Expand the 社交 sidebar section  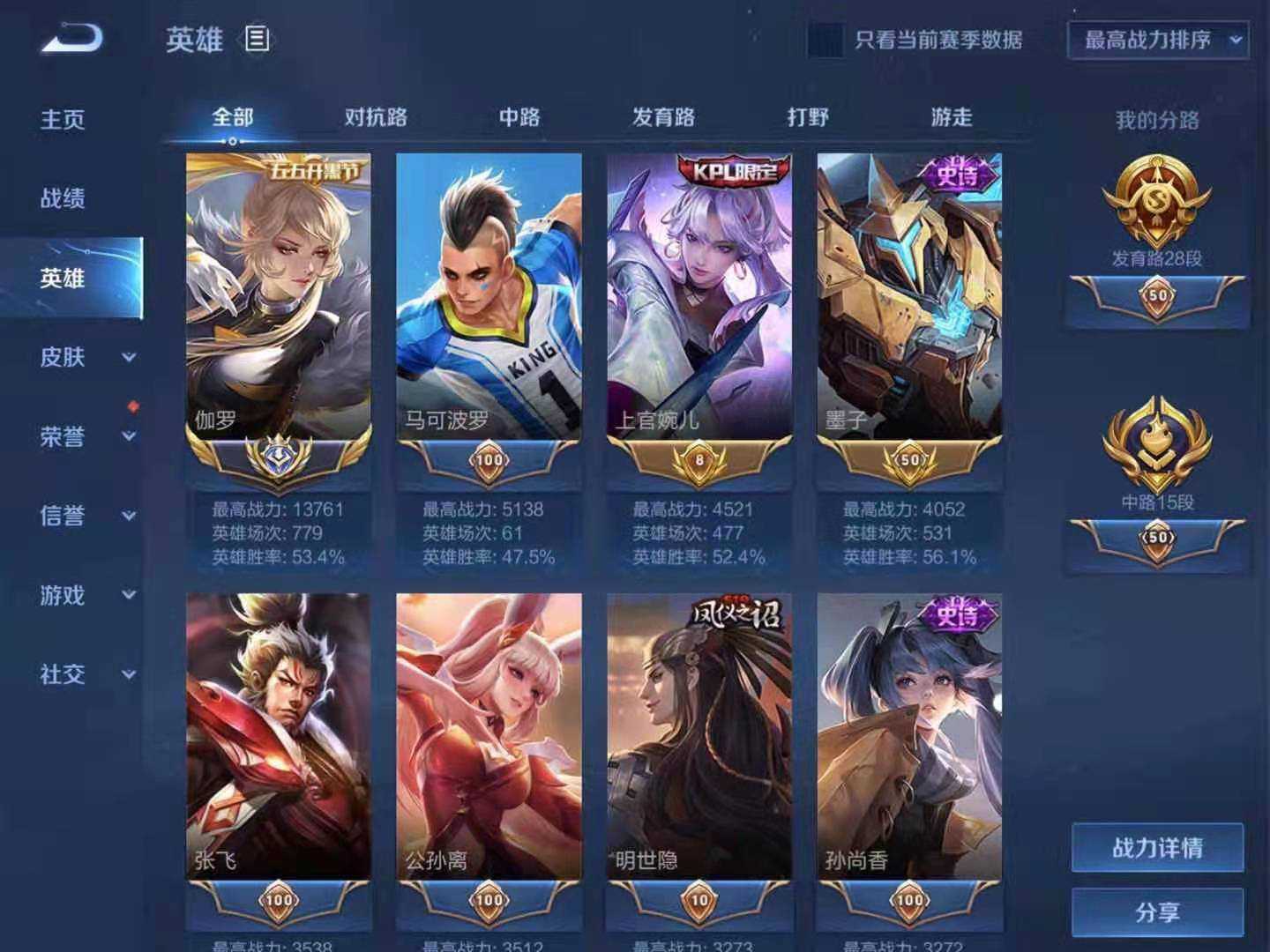63,675
